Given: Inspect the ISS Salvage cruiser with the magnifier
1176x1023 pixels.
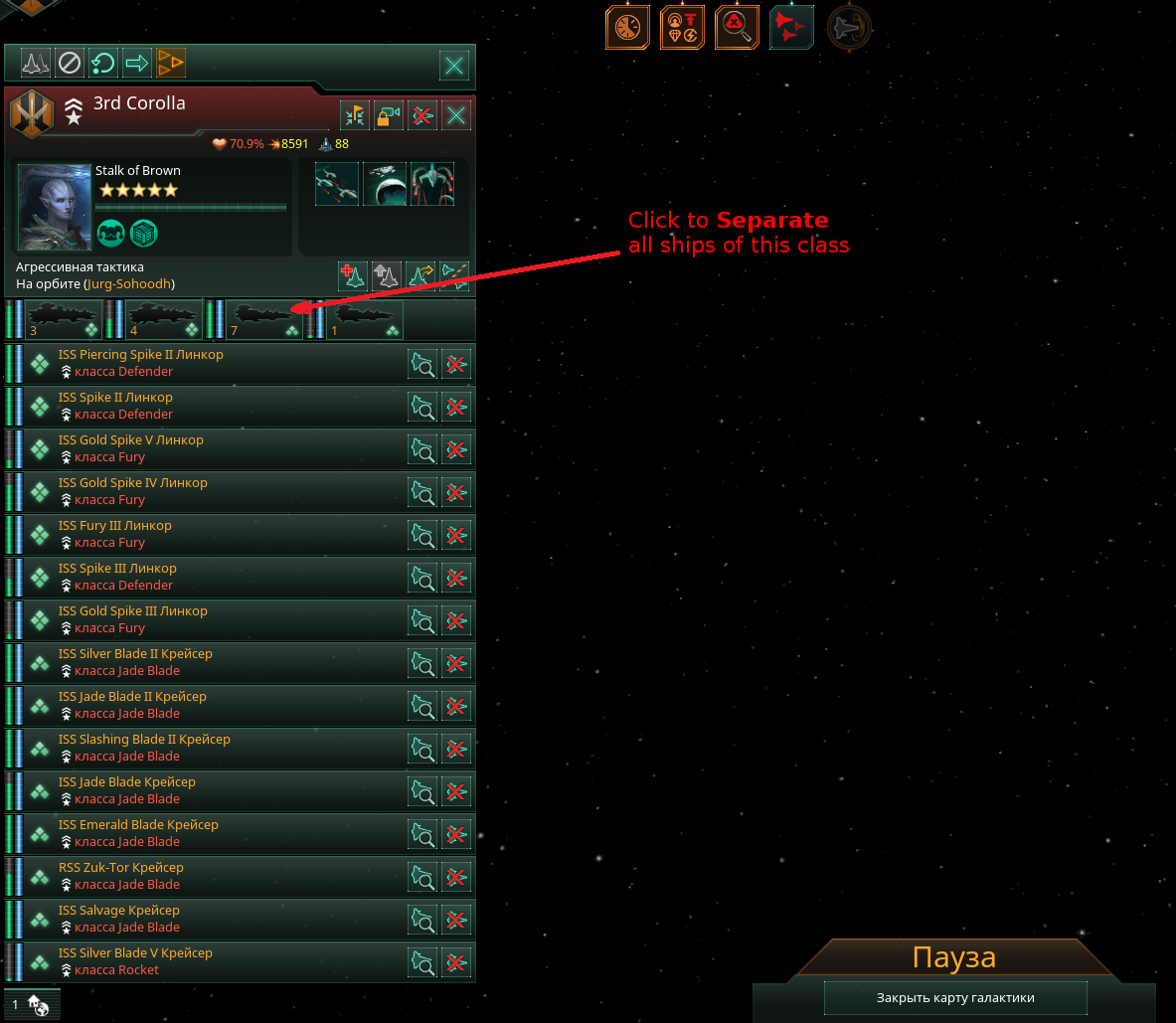Looking at the screenshot, I should pos(422,920).
